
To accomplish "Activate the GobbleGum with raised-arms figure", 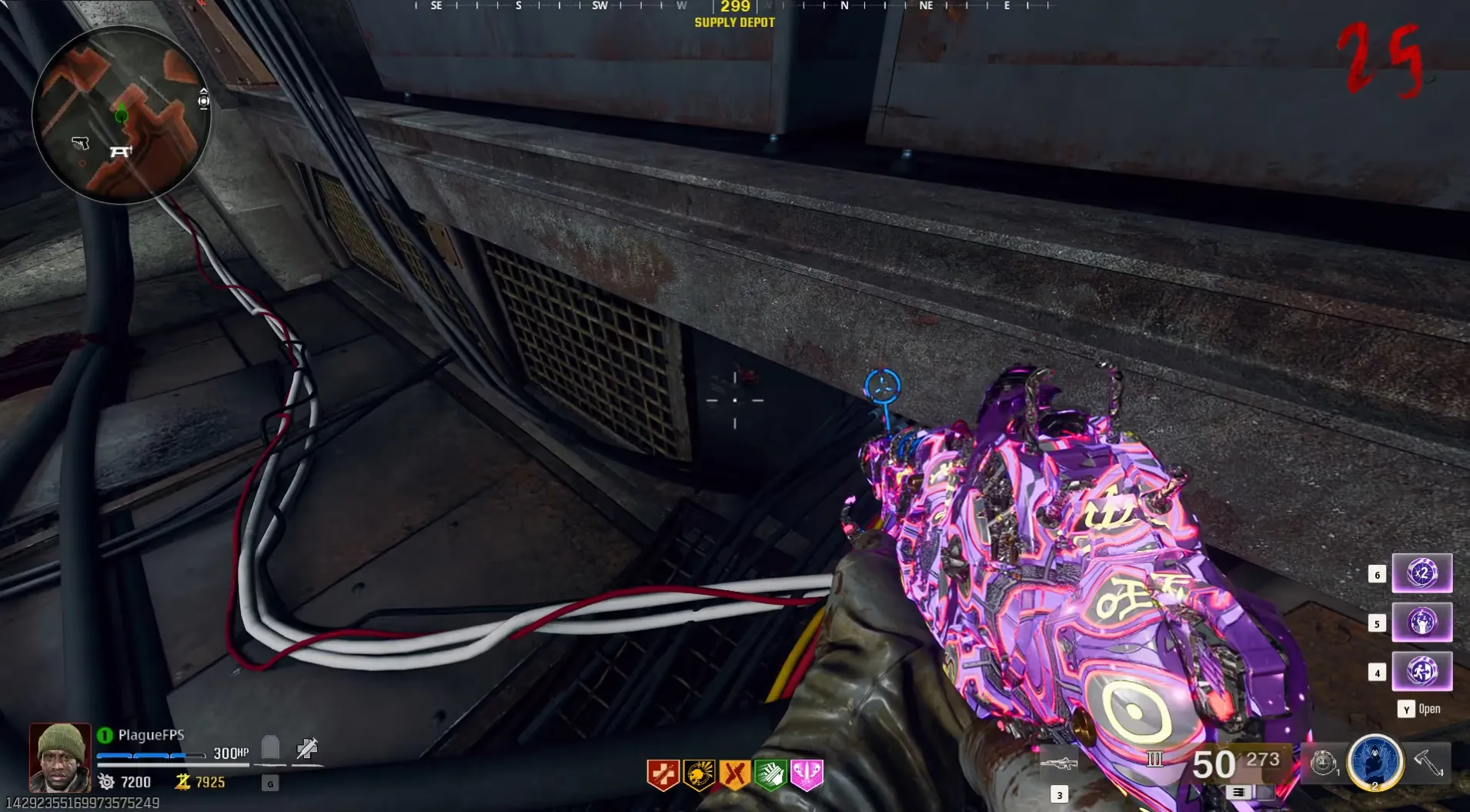I will [x=1422, y=622].
